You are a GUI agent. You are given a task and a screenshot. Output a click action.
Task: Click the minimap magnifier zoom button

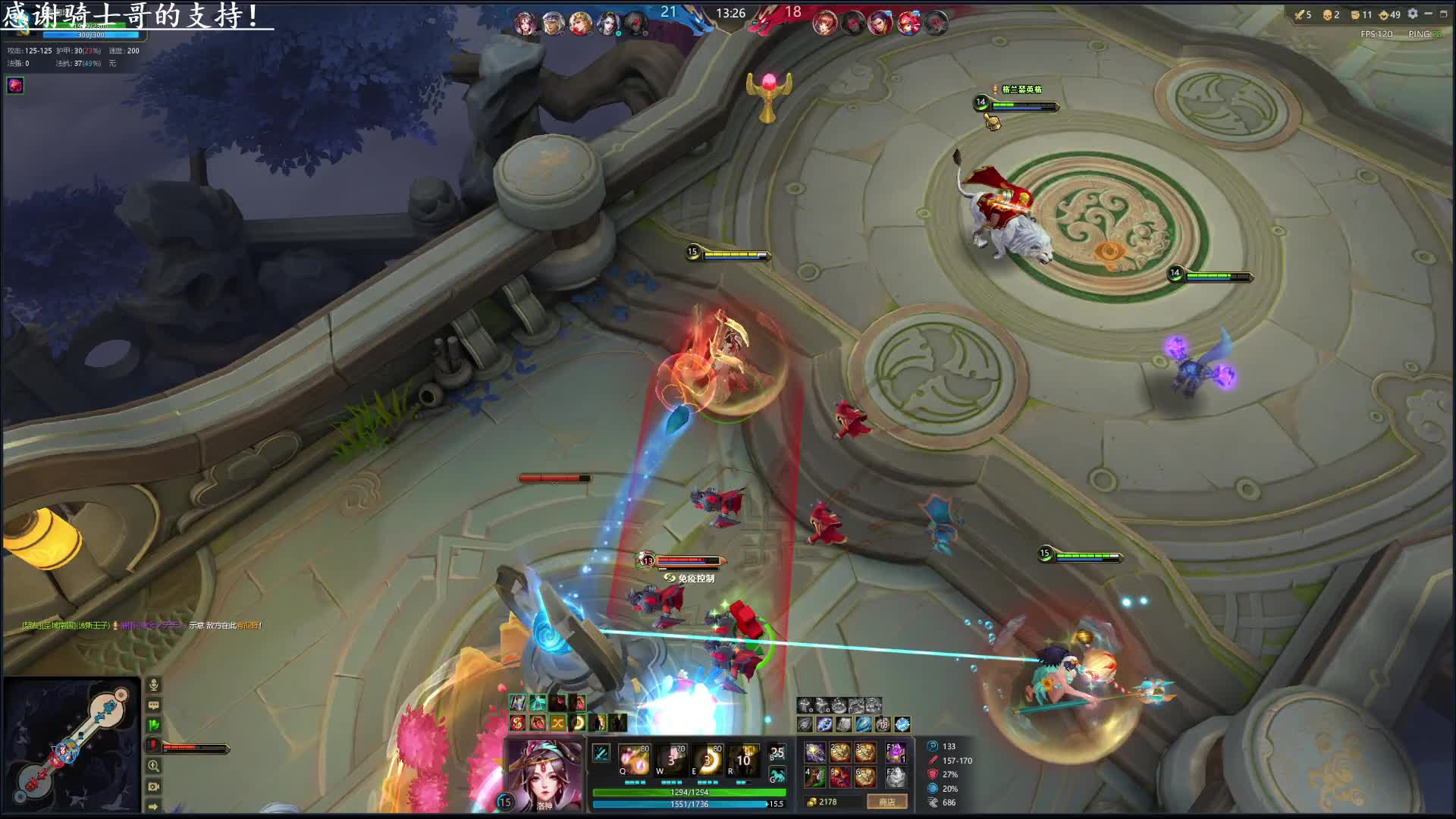pos(153,767)
